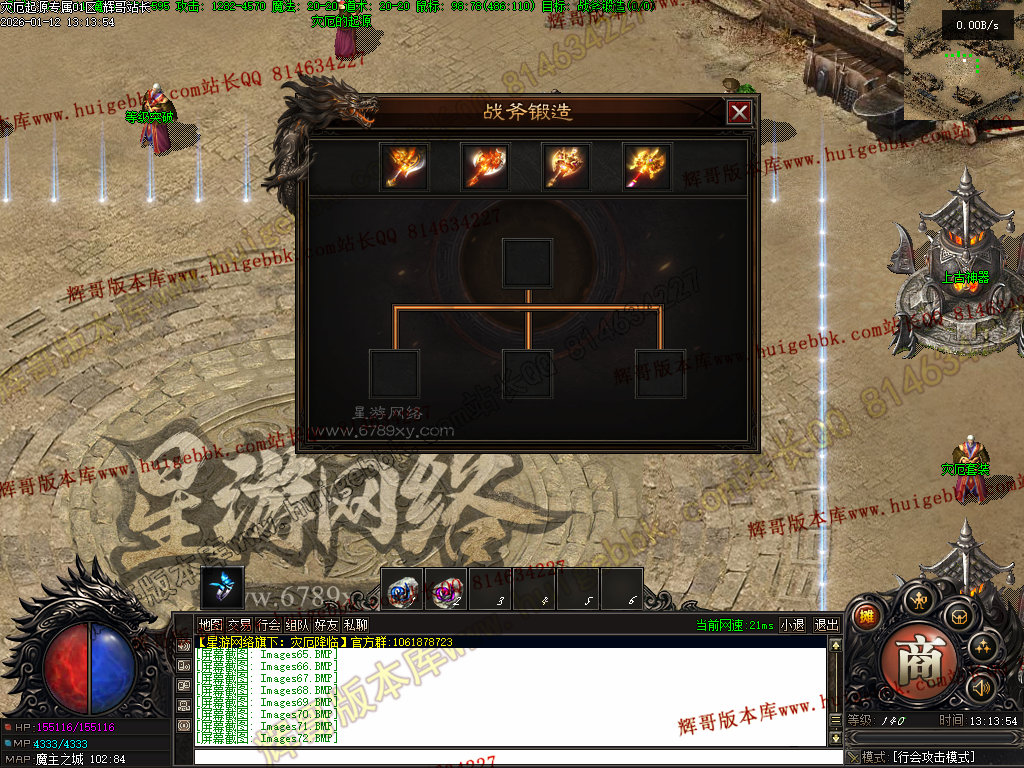Click the top forging slot above the branches

527,263
